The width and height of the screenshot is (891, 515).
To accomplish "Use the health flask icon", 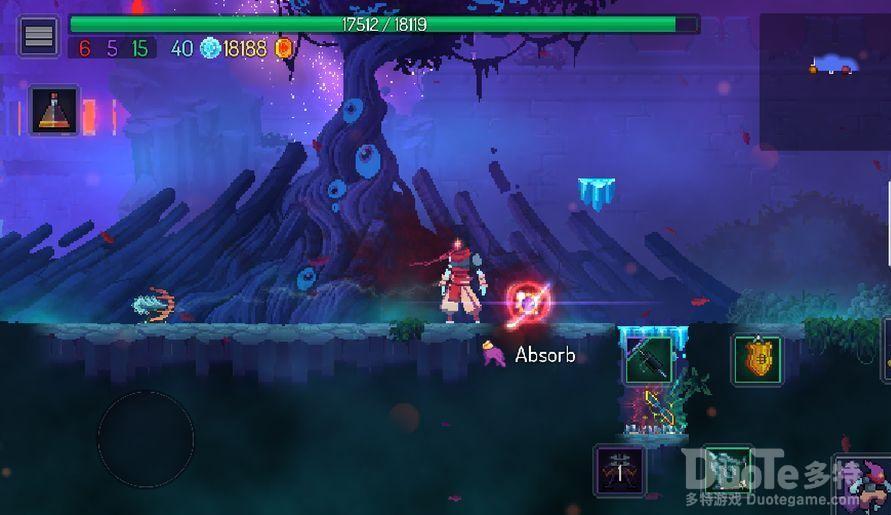I will pos(54,110).
